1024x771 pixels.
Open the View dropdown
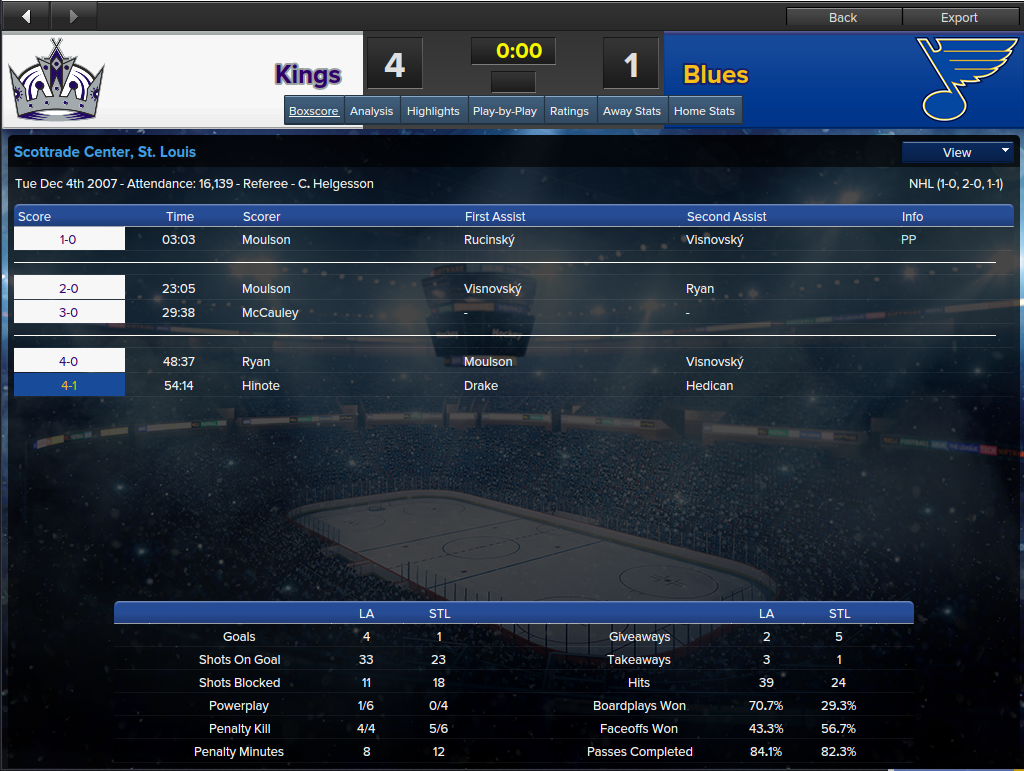click(957, 152)
